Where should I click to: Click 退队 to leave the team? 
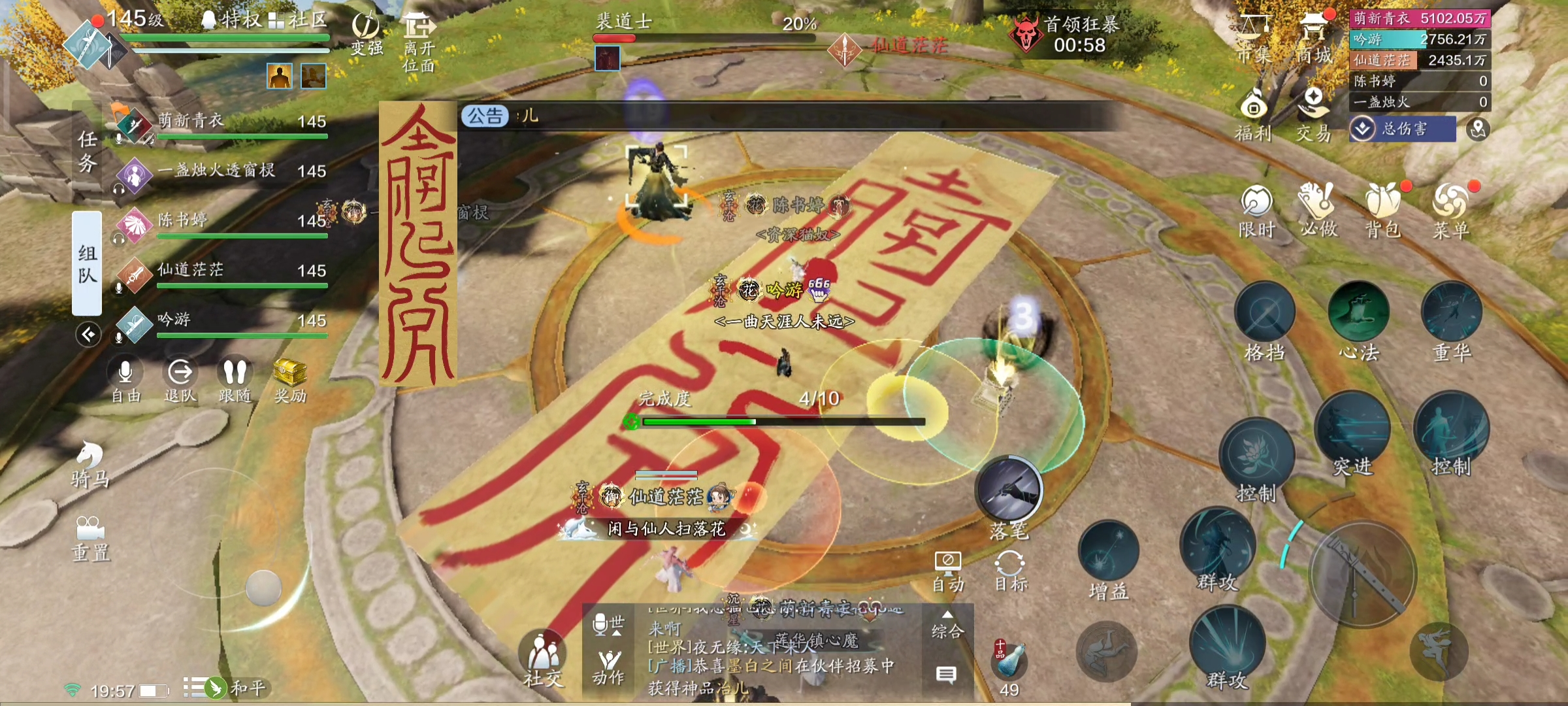tap(180, 379)
